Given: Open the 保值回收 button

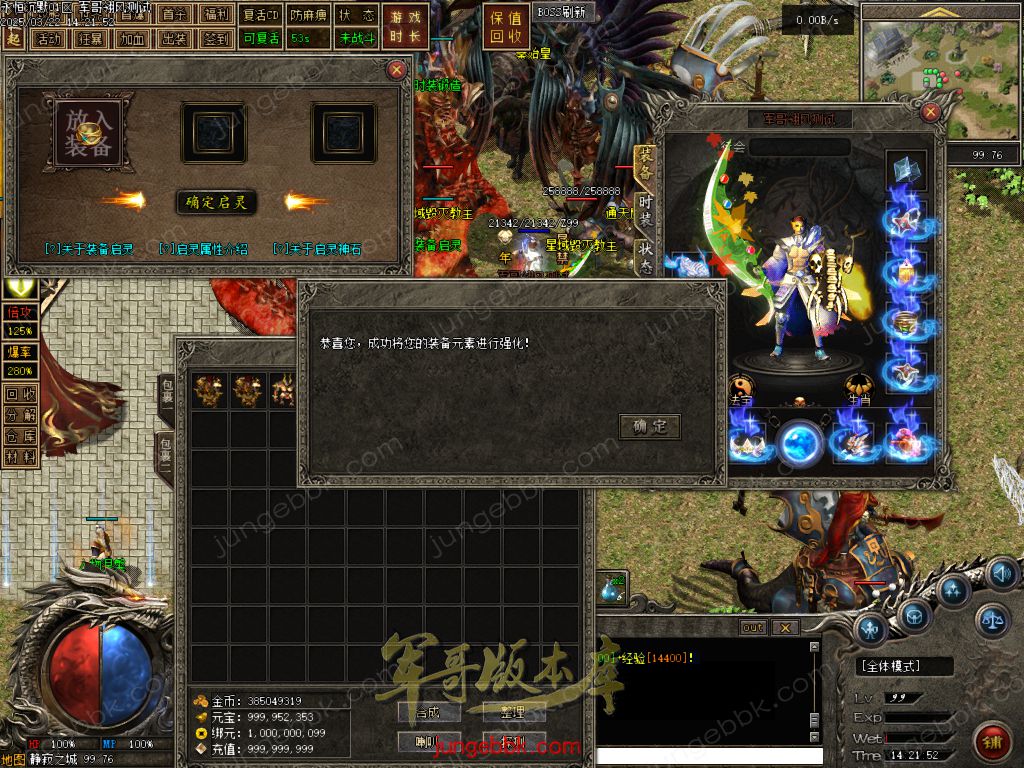Looking at the screenshot, I should 507,27.
